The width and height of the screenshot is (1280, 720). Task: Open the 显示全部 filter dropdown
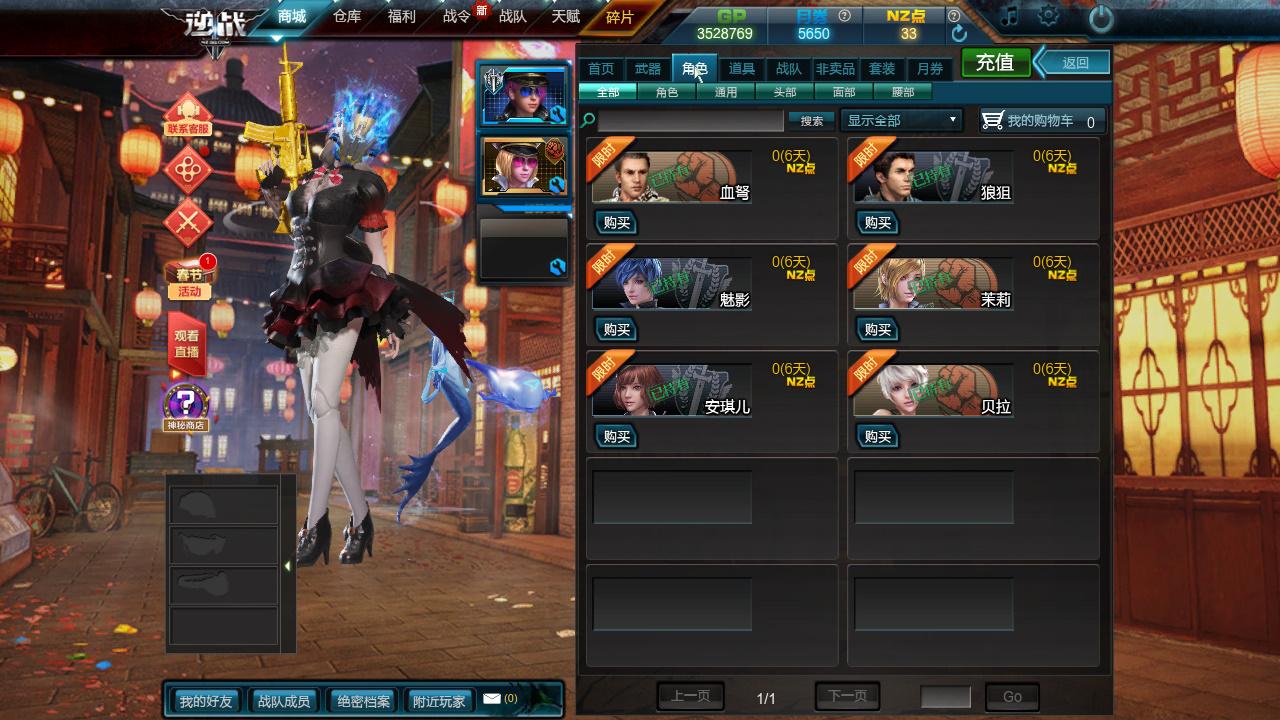pos(901,120)
